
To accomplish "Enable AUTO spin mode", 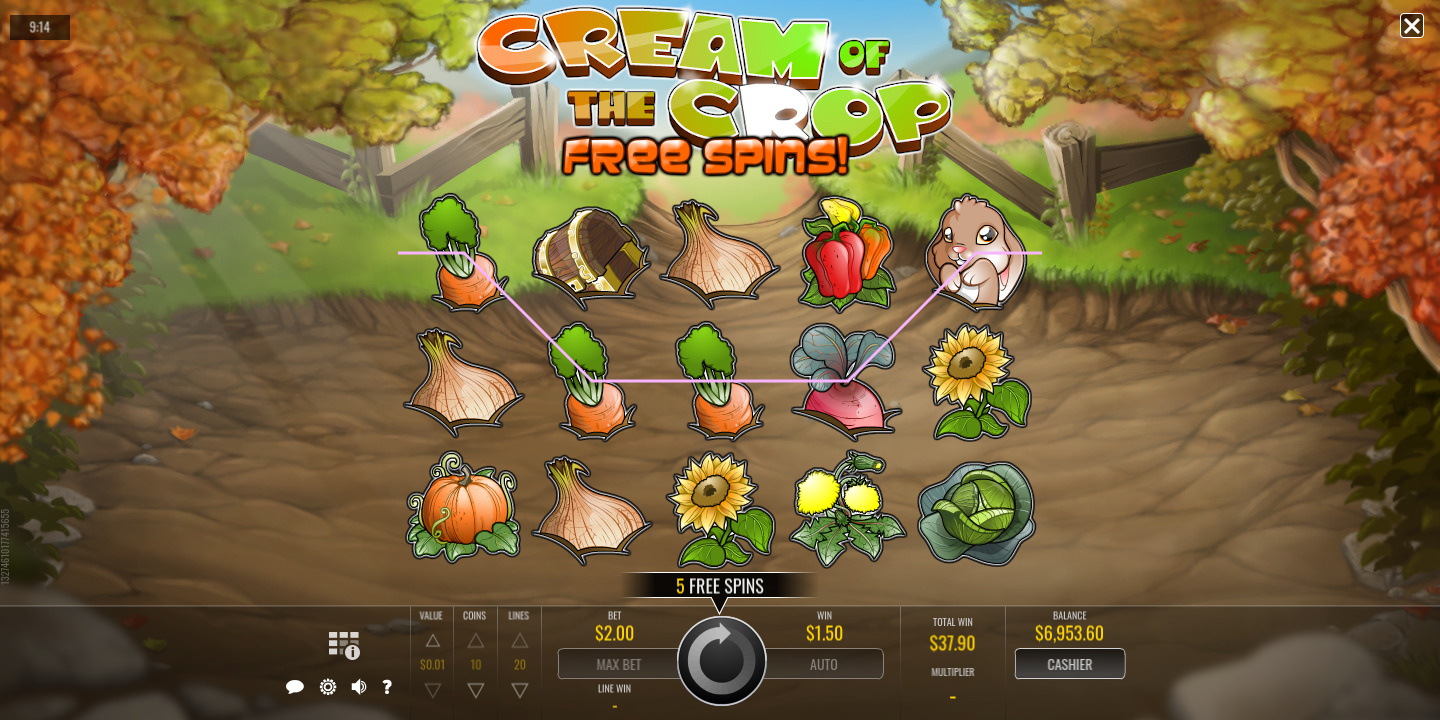I will click(824, 664).
